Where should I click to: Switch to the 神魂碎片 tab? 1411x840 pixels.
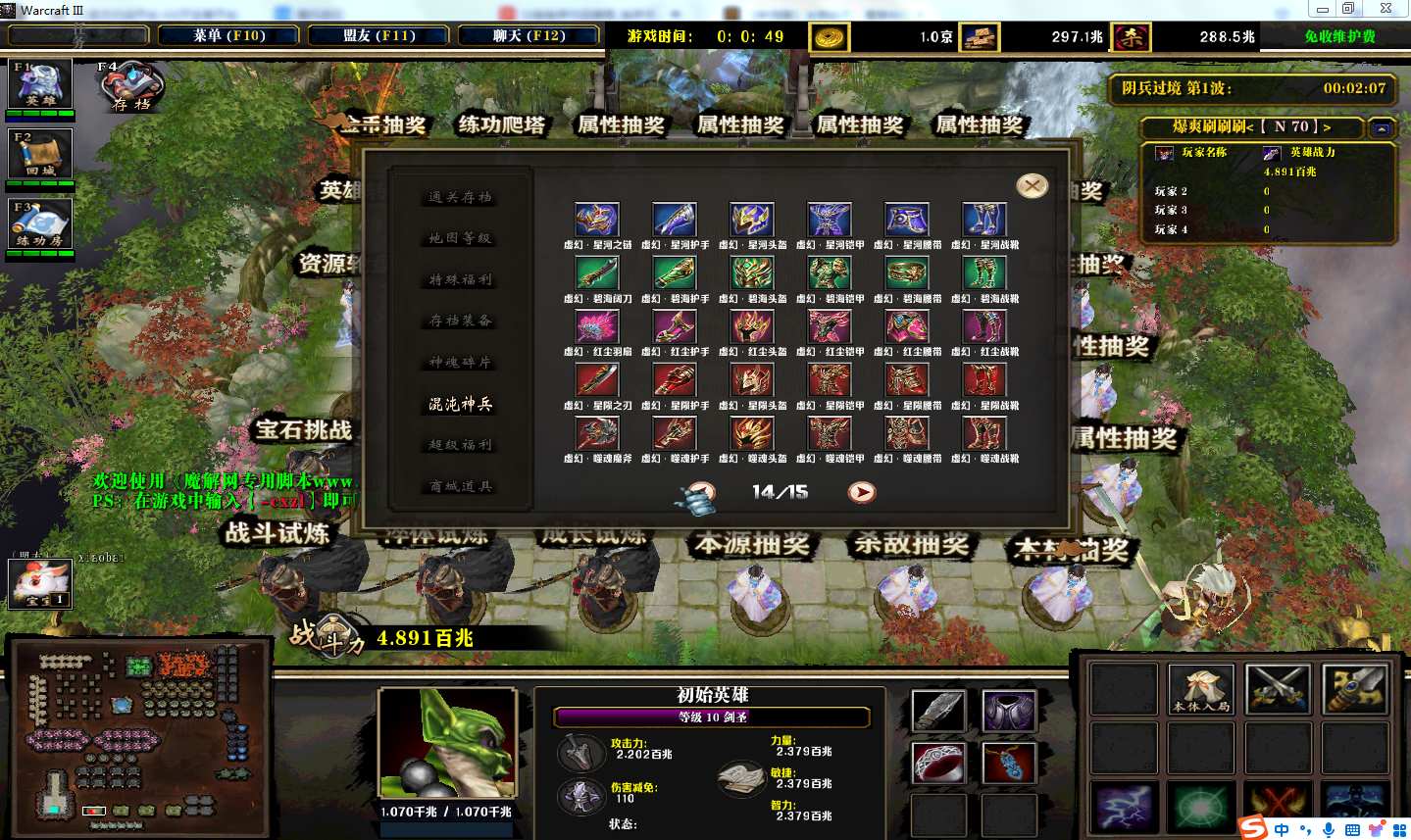(x=461, y=363)
